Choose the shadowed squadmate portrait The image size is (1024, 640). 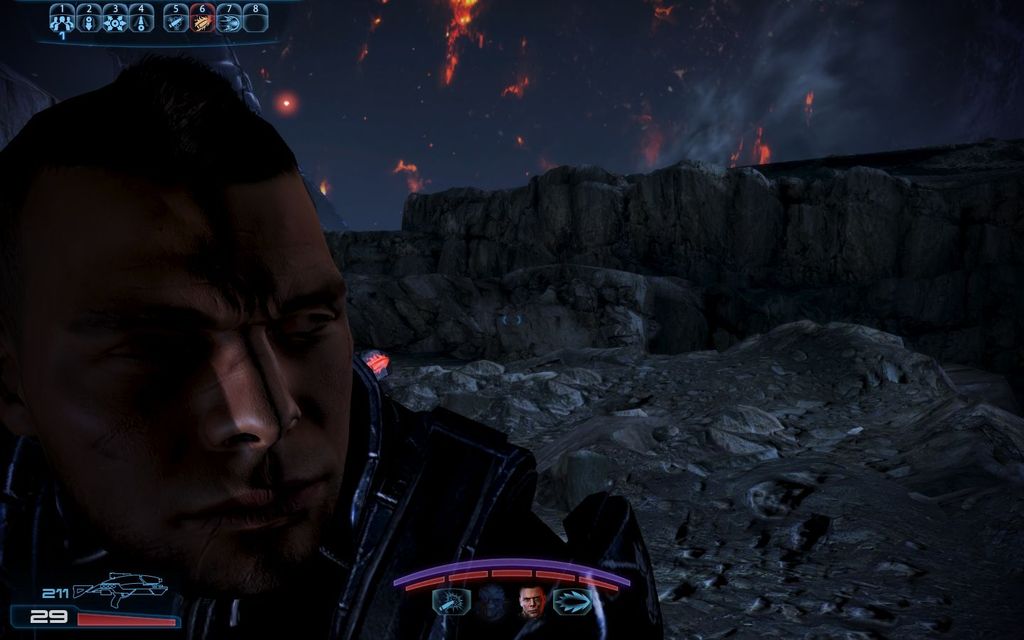coord(490,602)
